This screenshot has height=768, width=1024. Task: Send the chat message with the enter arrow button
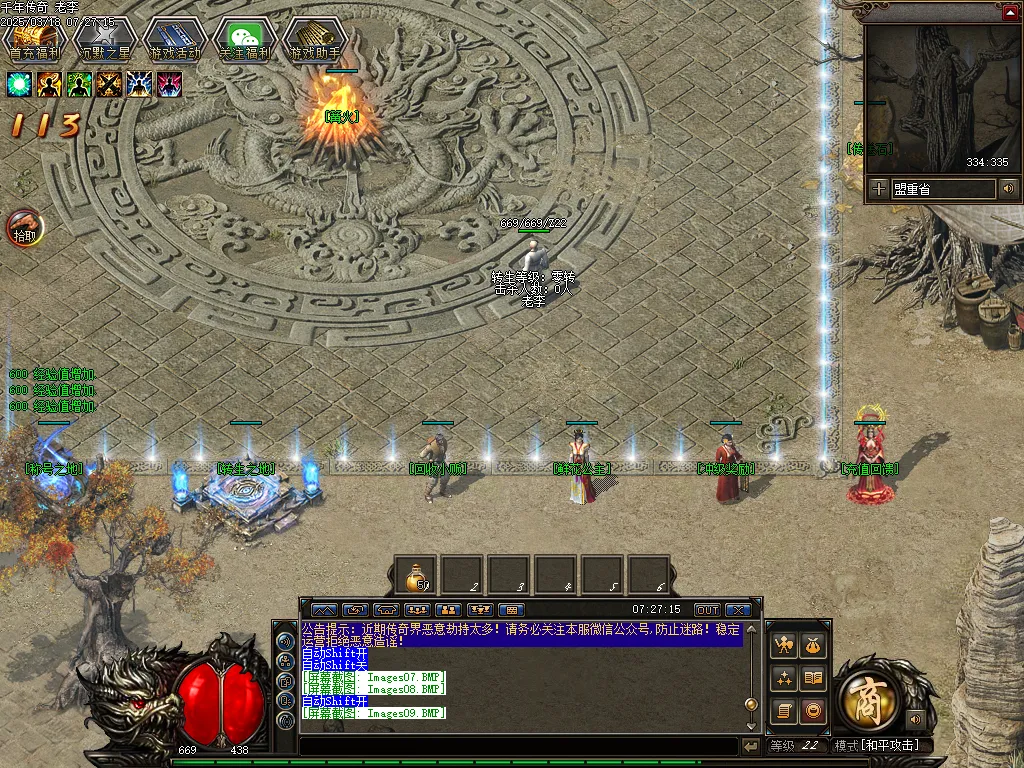[750, 747]
